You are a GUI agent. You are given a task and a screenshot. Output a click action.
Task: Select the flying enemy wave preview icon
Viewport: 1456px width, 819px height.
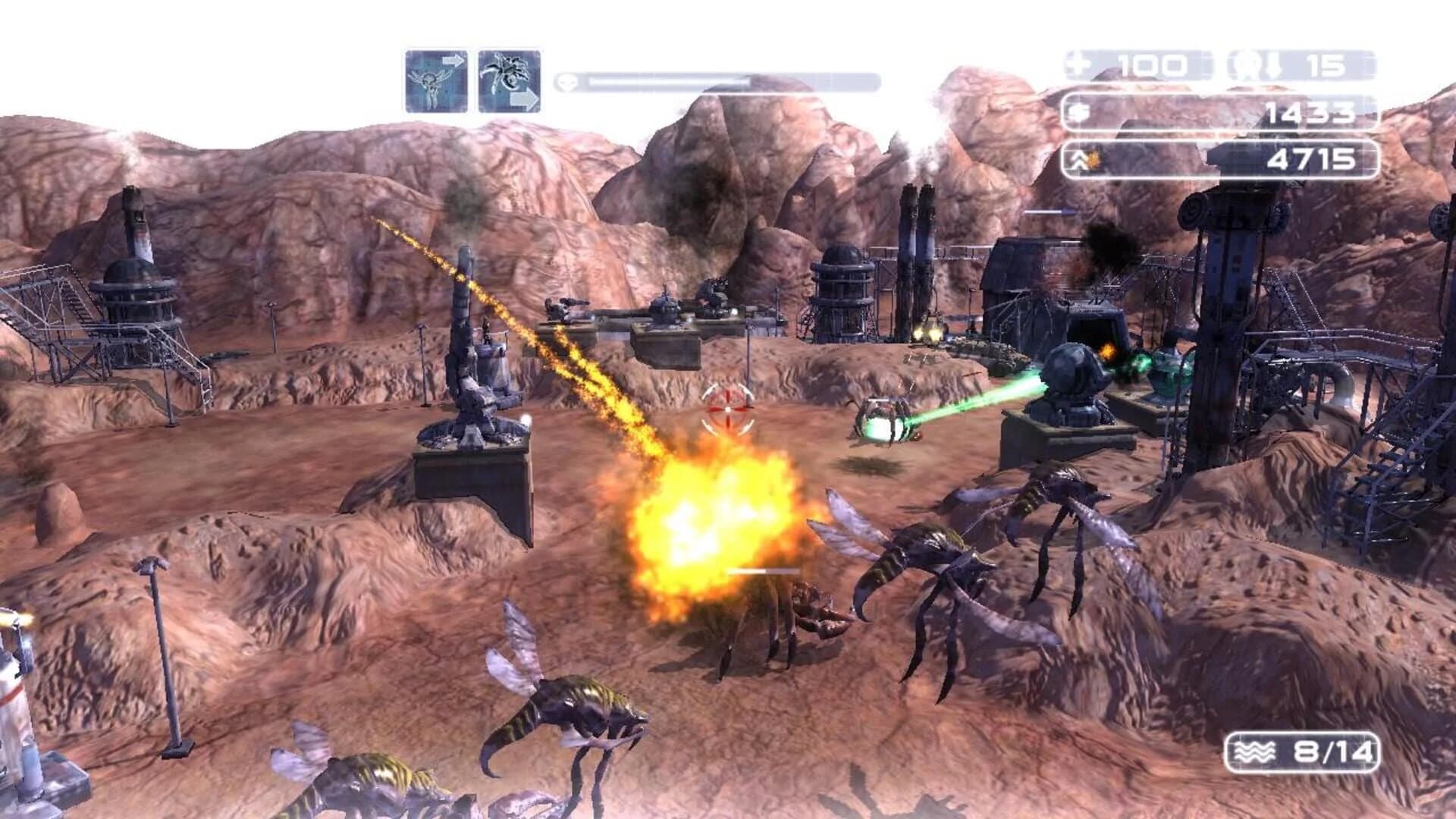click(x=434, y=78)
